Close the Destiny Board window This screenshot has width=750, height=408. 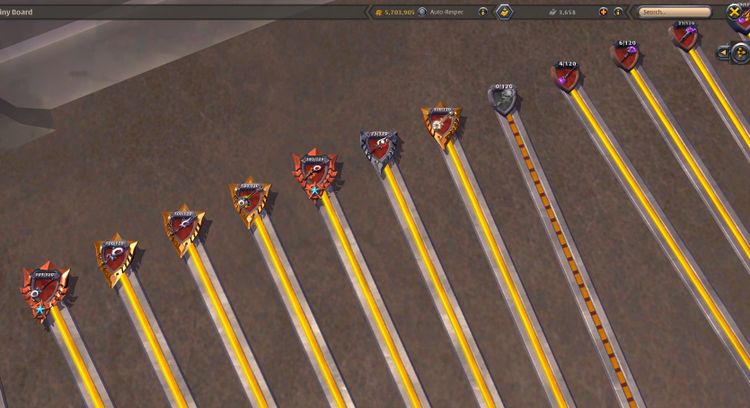click(735, 12)
